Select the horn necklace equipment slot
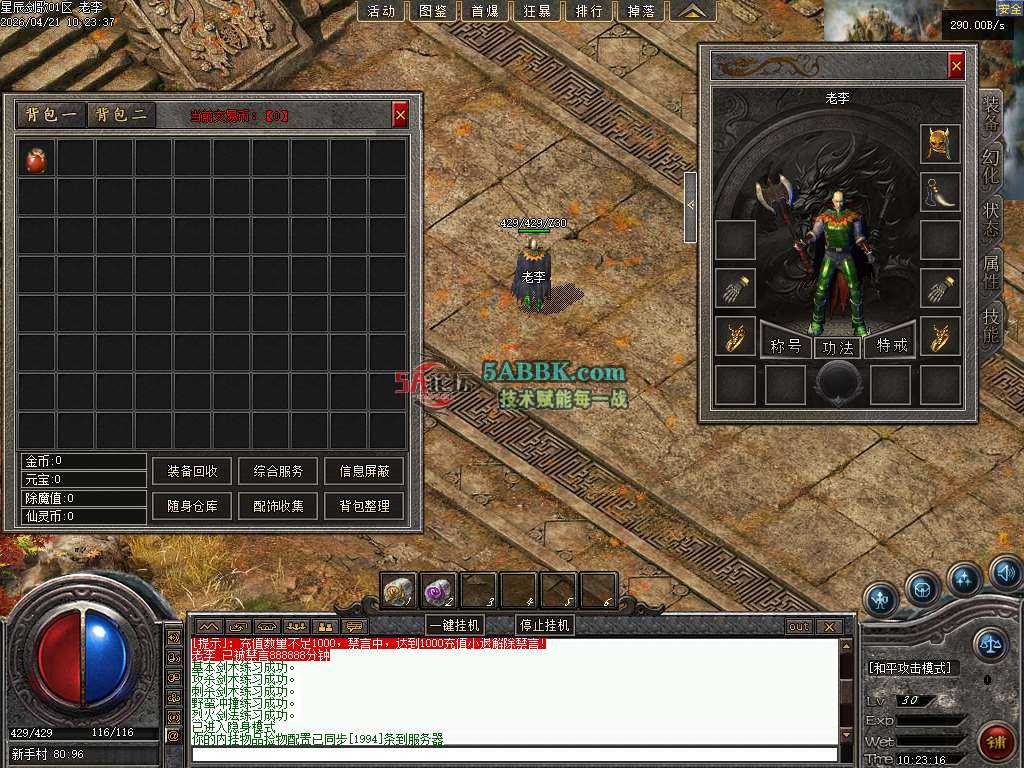The height and width of the screenshot is (768, 1024). pyautogui.click(x=940, y=192)
